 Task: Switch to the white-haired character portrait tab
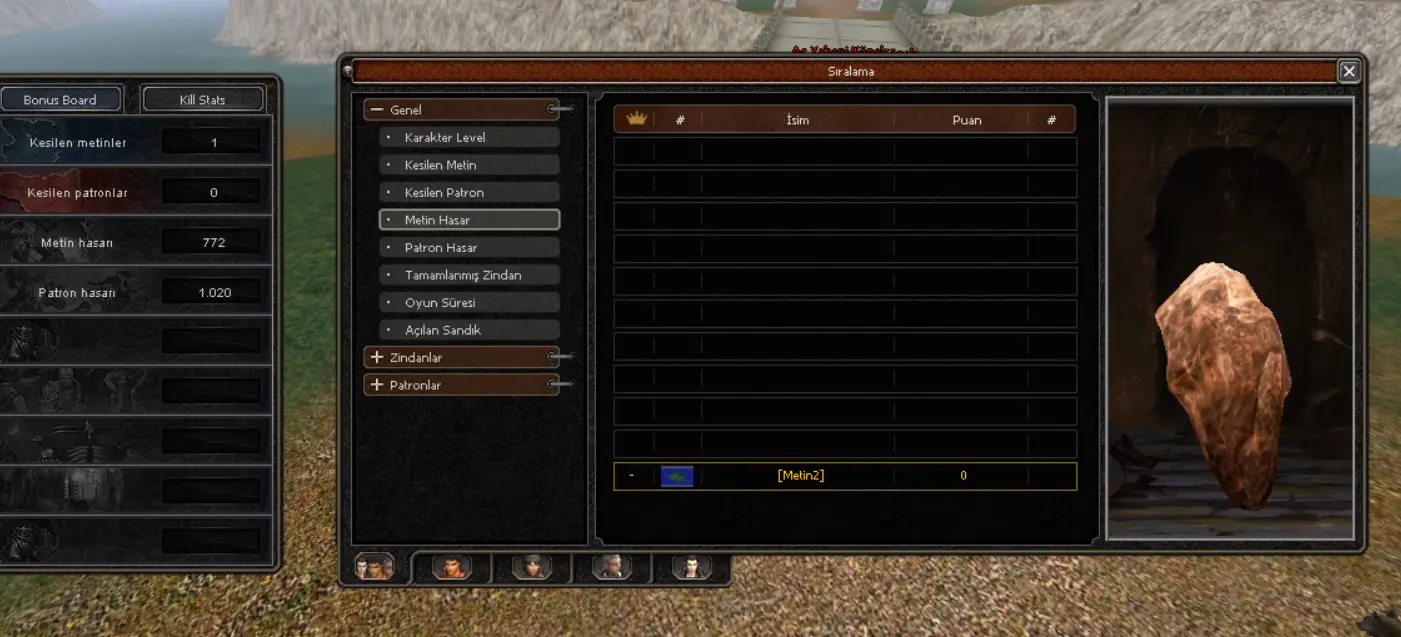(612, 568)
